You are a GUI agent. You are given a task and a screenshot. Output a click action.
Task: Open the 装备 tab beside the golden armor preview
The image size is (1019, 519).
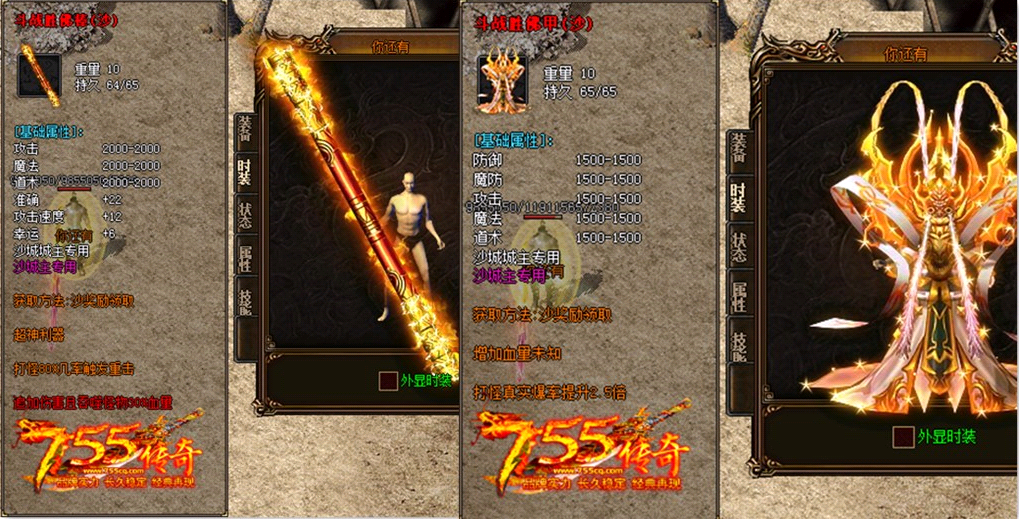point(738,148)
